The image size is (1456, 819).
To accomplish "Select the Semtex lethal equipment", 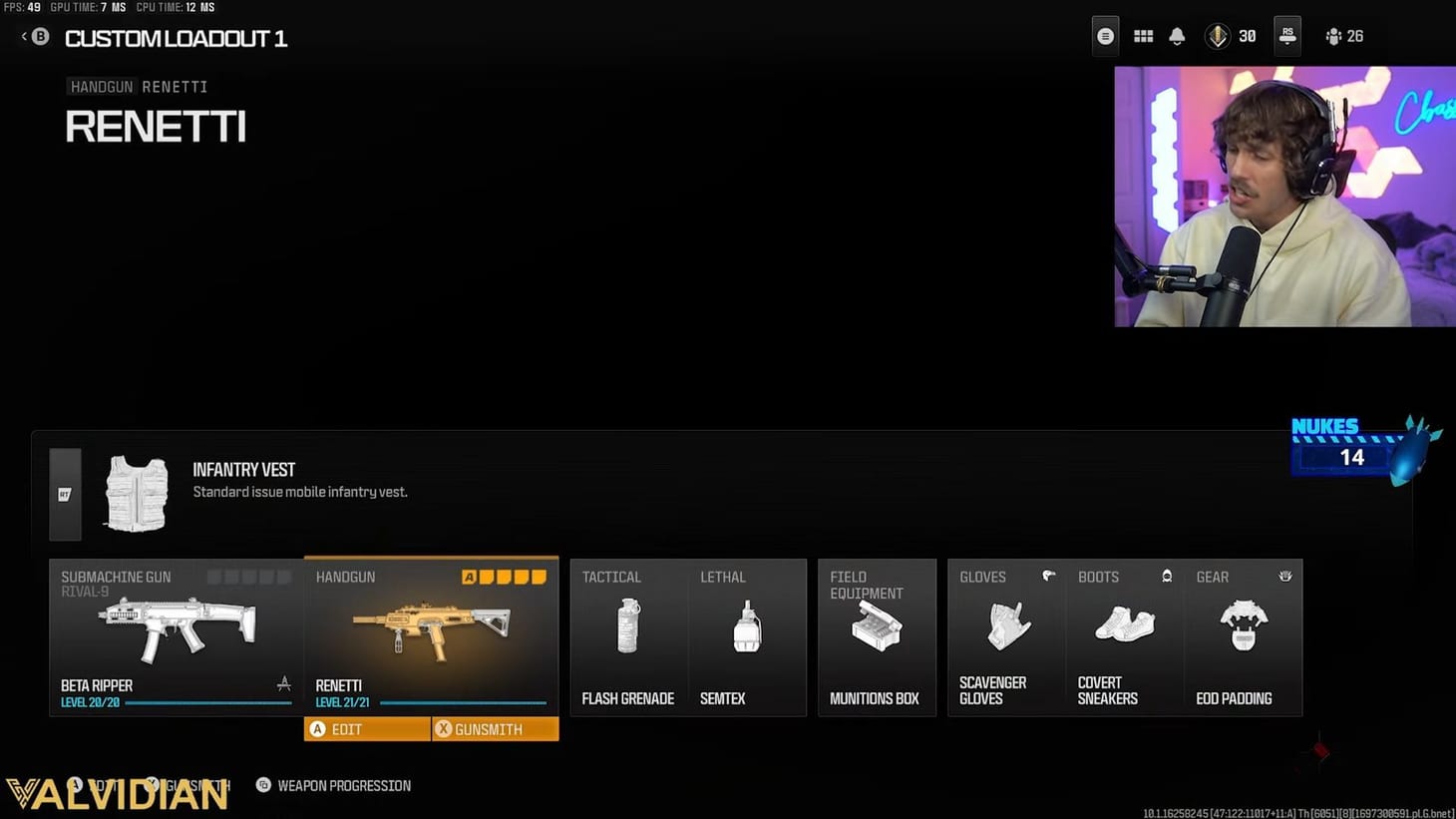I will pos(747,626).
